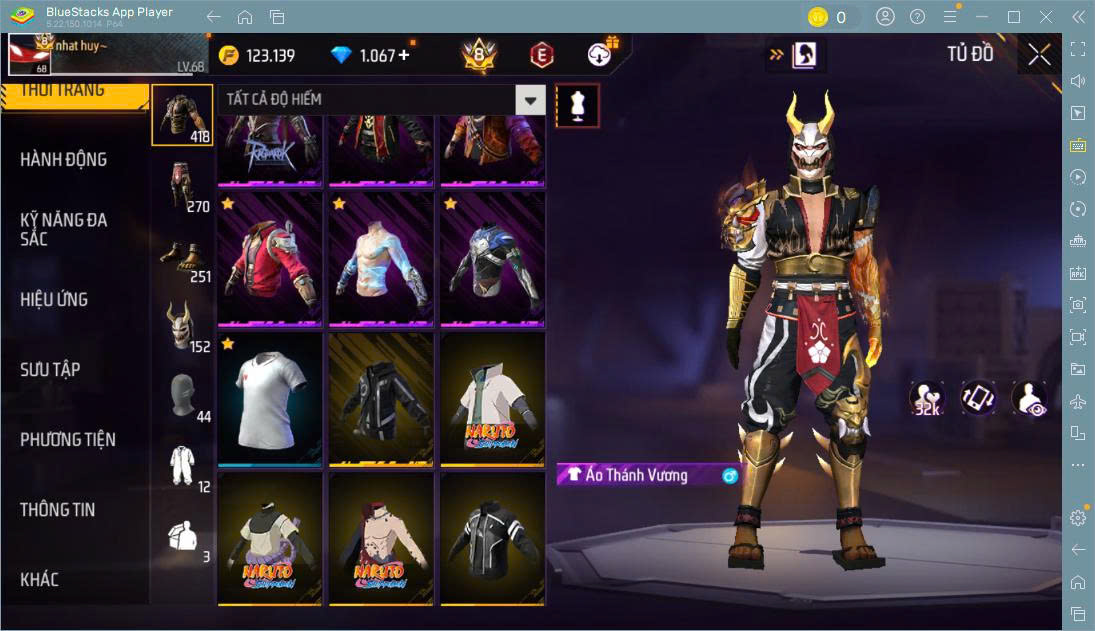
Task: Select the plain white t-shirt item
Action: 270,397
